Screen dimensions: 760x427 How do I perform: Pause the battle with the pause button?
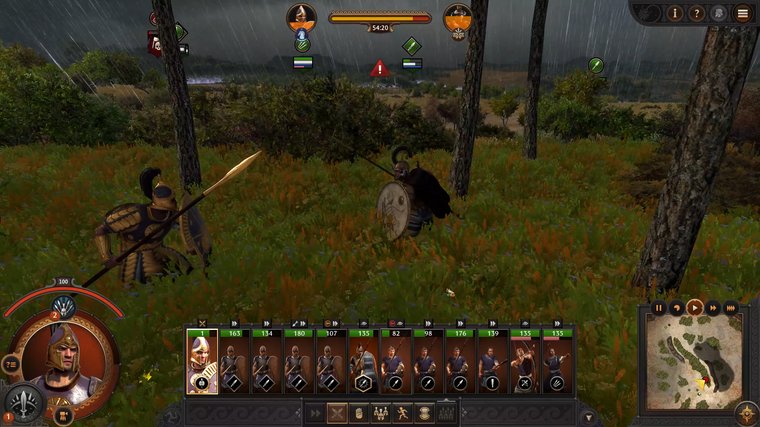pyautogui.click(x=659, y=307)
